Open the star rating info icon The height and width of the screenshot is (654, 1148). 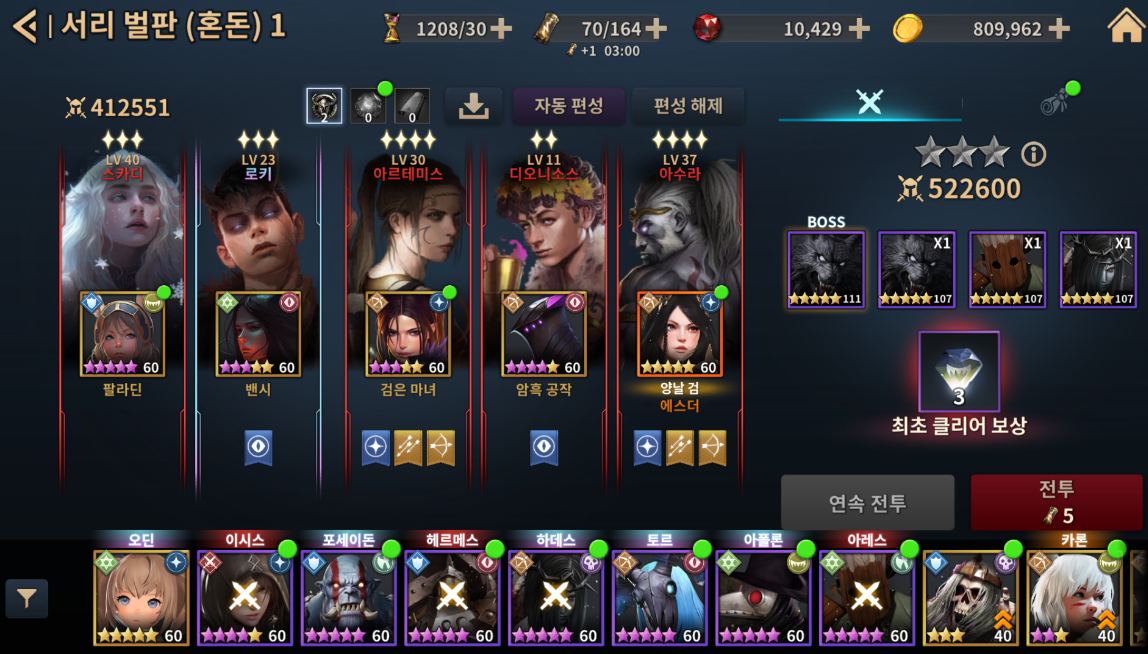tap(1033, 154)
